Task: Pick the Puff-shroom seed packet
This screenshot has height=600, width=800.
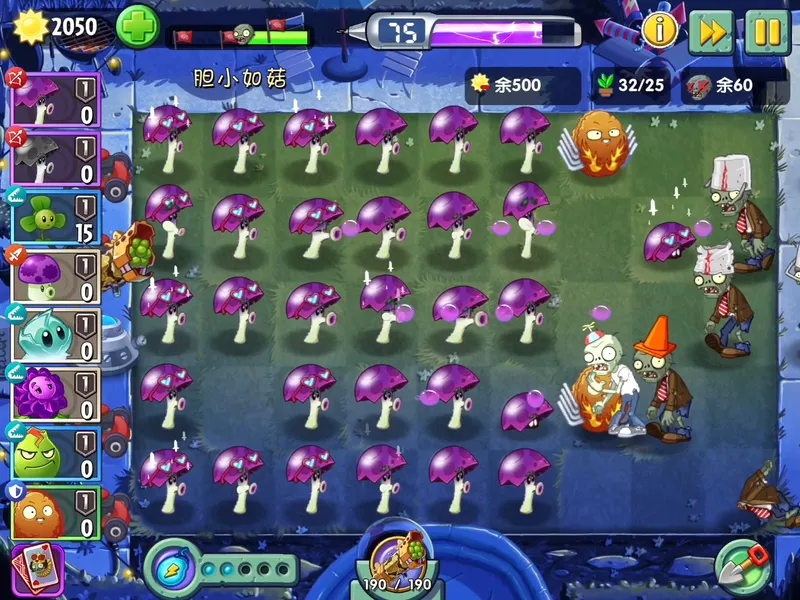Action: (x=54, y=277)
